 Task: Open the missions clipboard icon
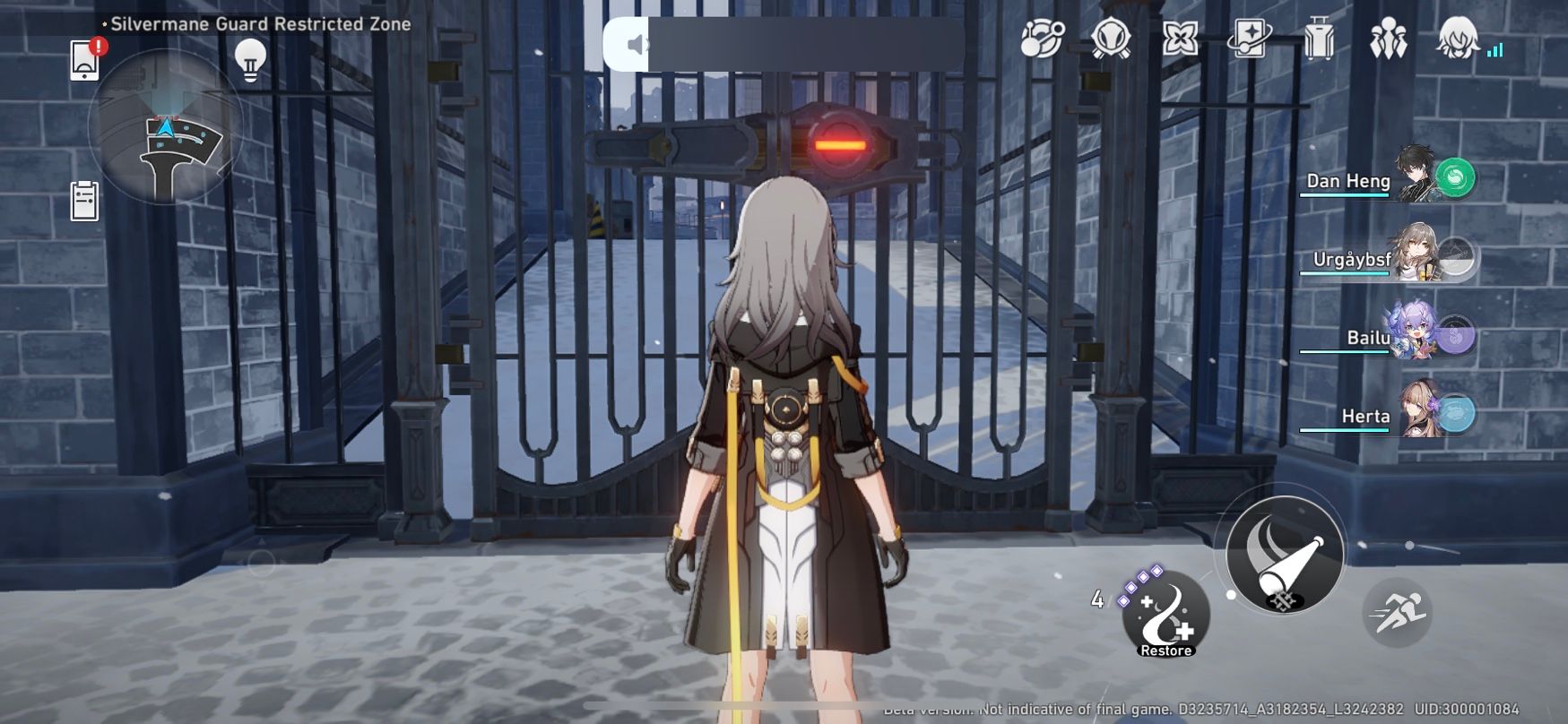pyautogui.click(x=83, y=201)
